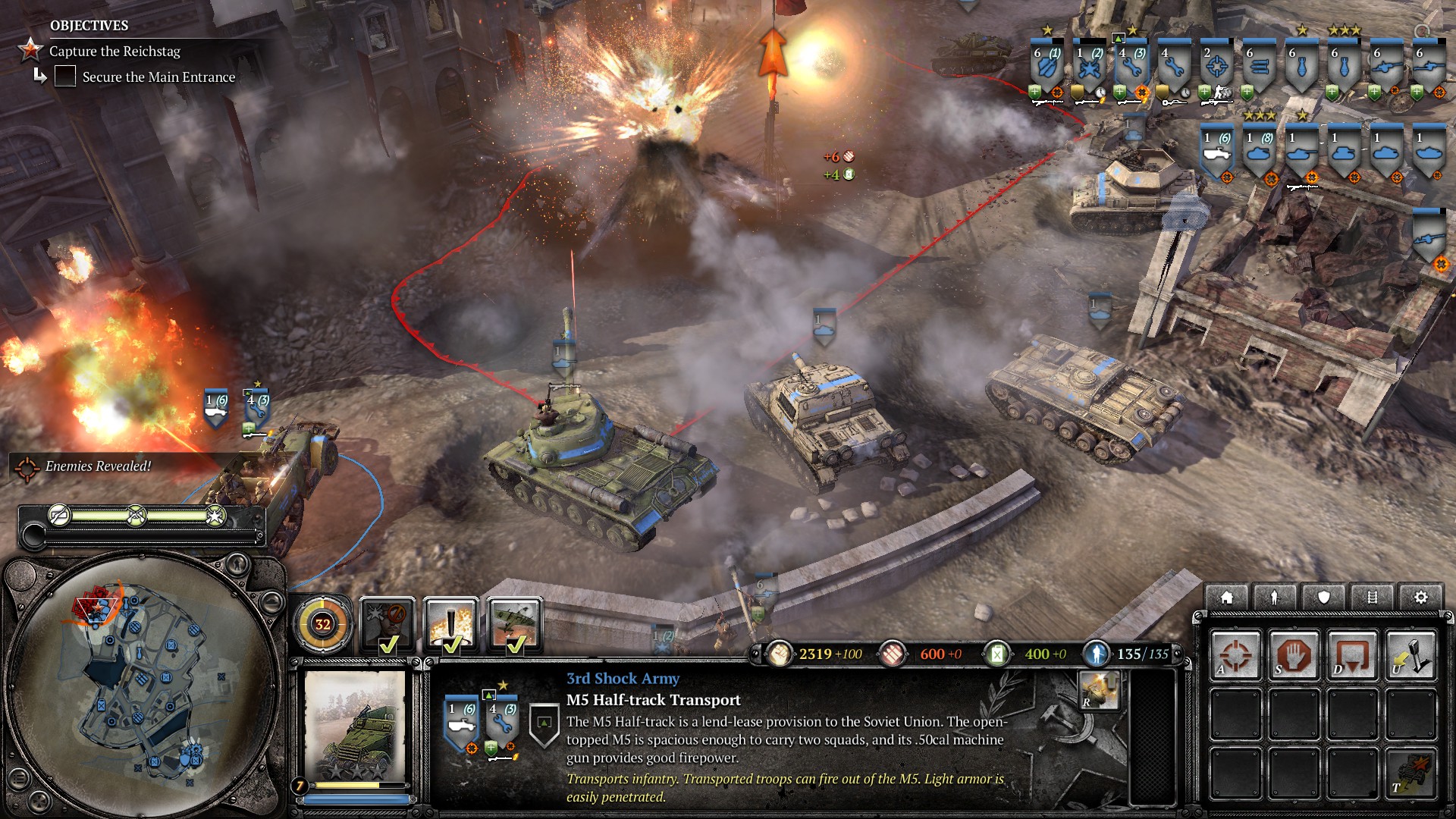
Task: Open the gear settings menu
Action: click(1420, 598)
